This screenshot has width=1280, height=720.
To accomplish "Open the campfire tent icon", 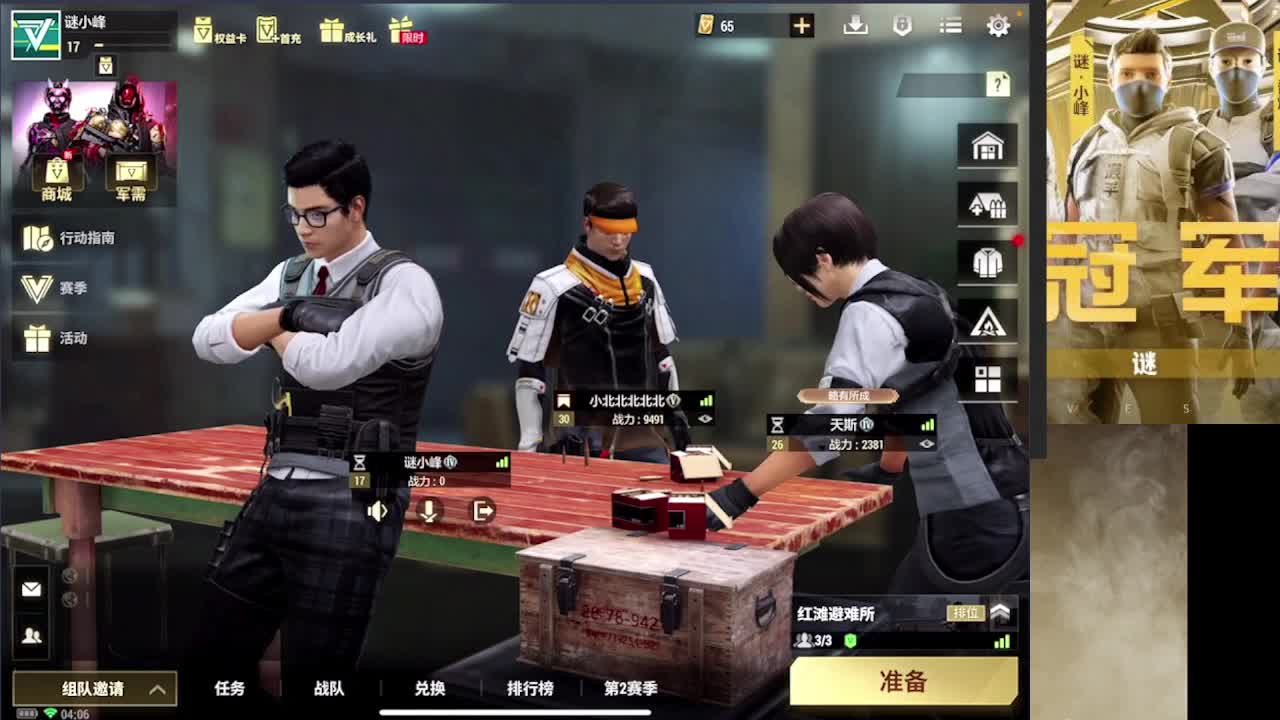I will 986,320.
